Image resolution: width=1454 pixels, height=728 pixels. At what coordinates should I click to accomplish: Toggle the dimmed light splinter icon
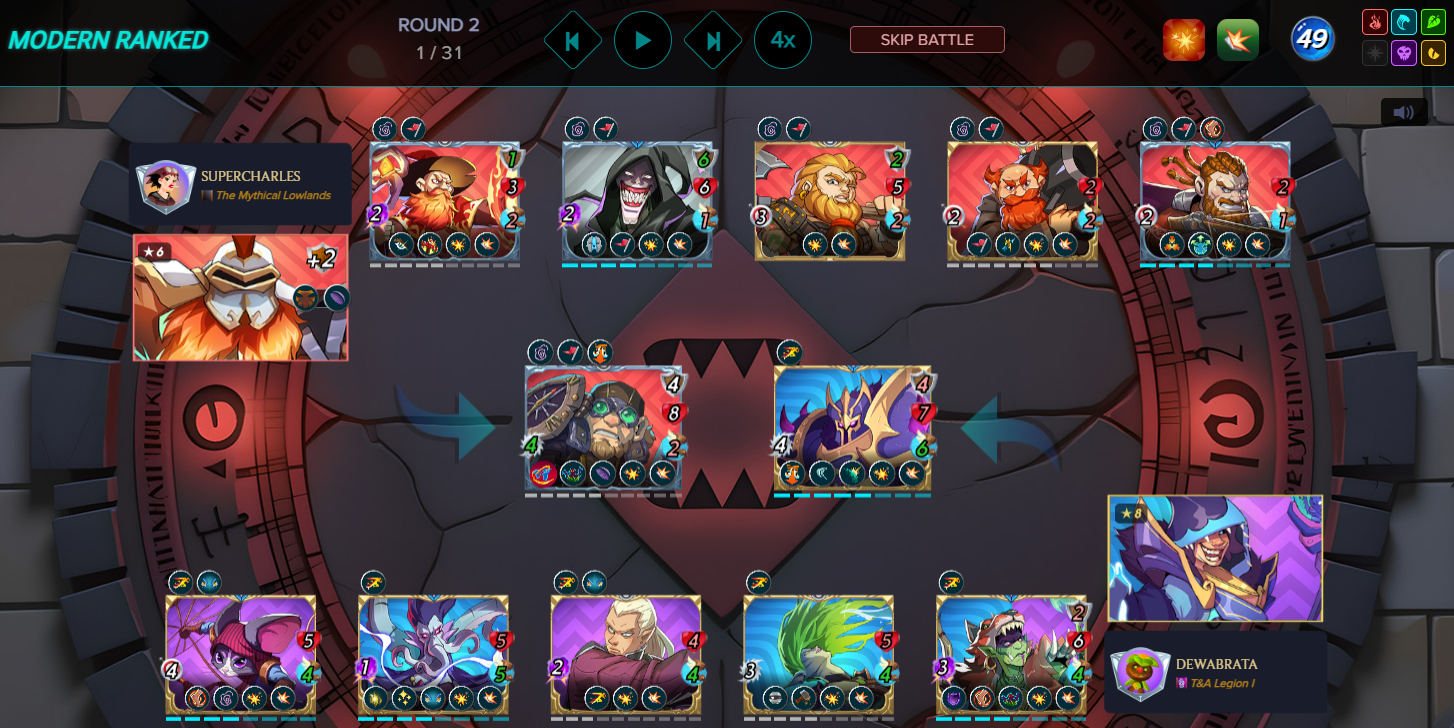point(1375,53)
